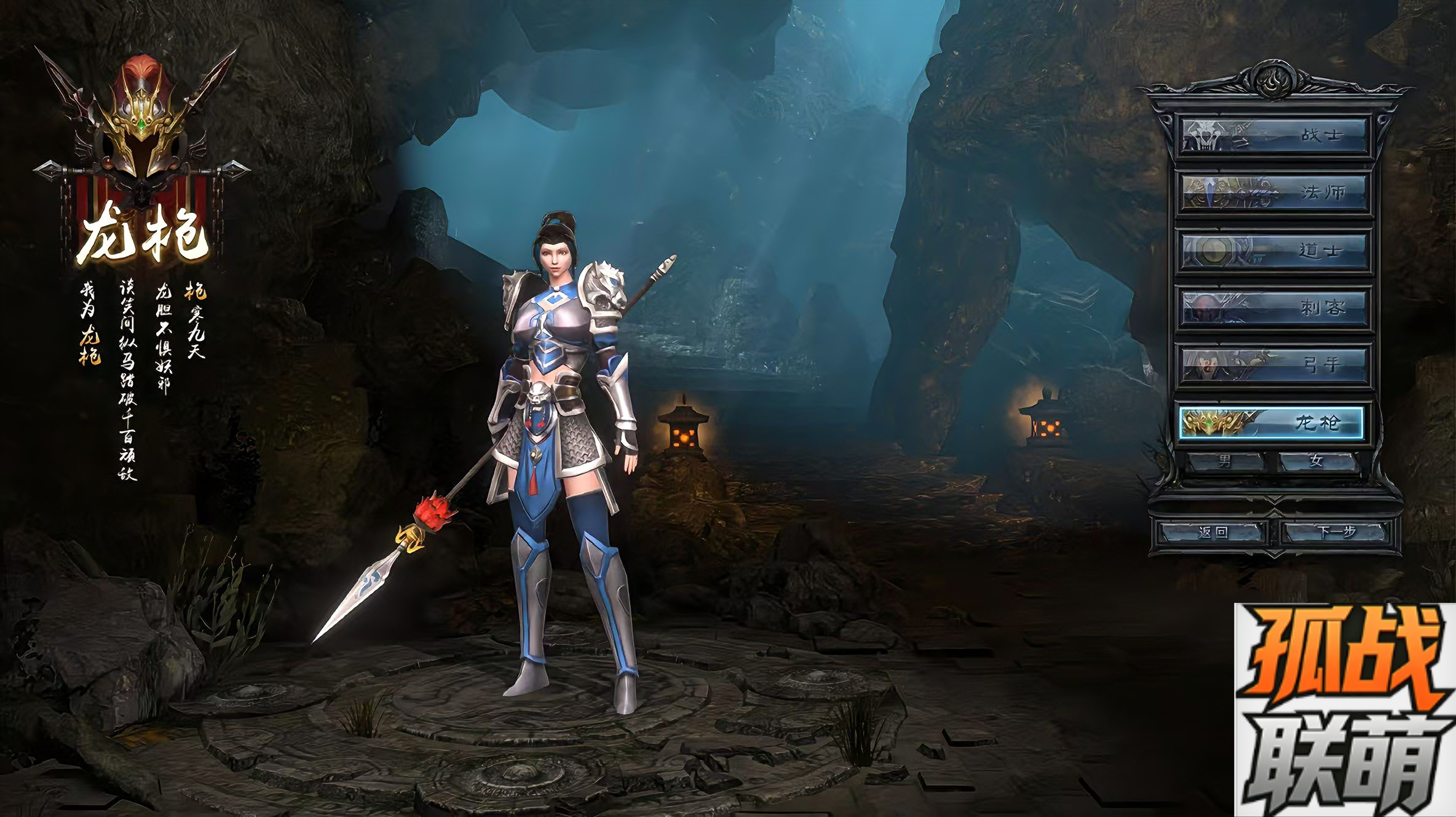The image size is (1456, 817).
Task: Proceed with the 下一步 next button
Action: coord(1335,532)
